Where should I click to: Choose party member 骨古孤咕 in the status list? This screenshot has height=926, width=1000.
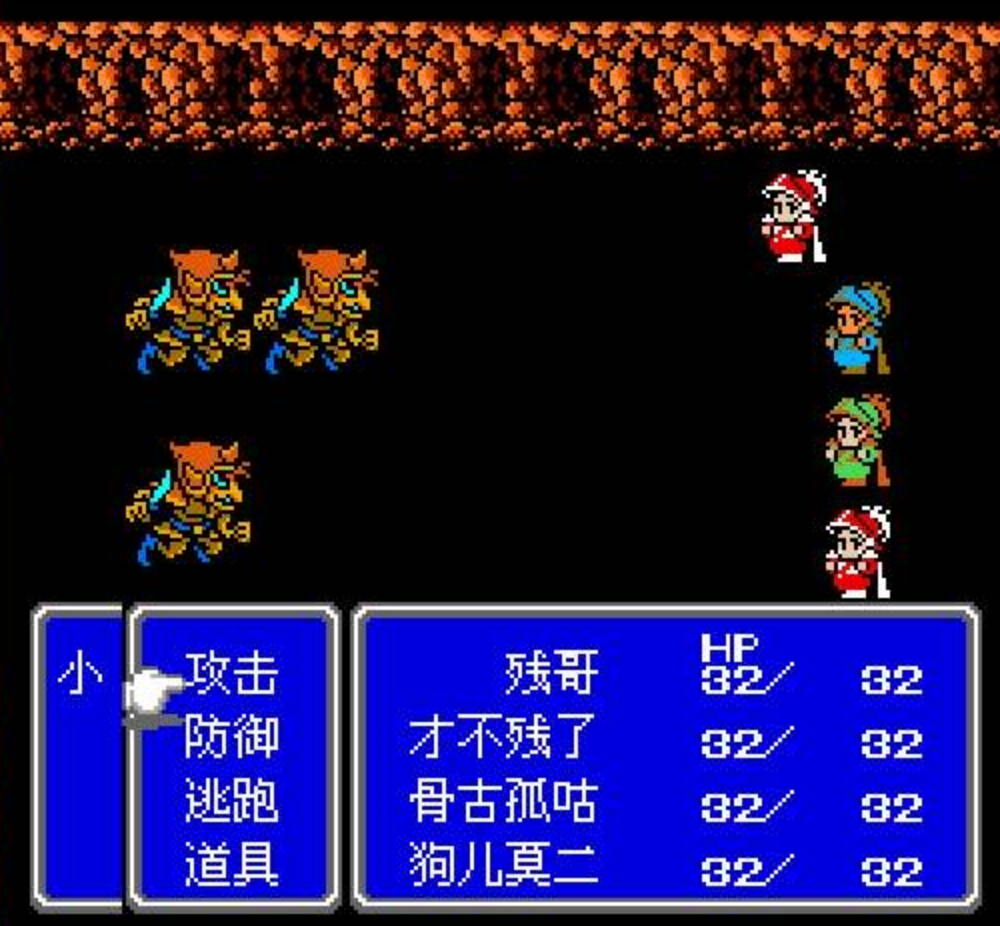(x=503, y=802)
